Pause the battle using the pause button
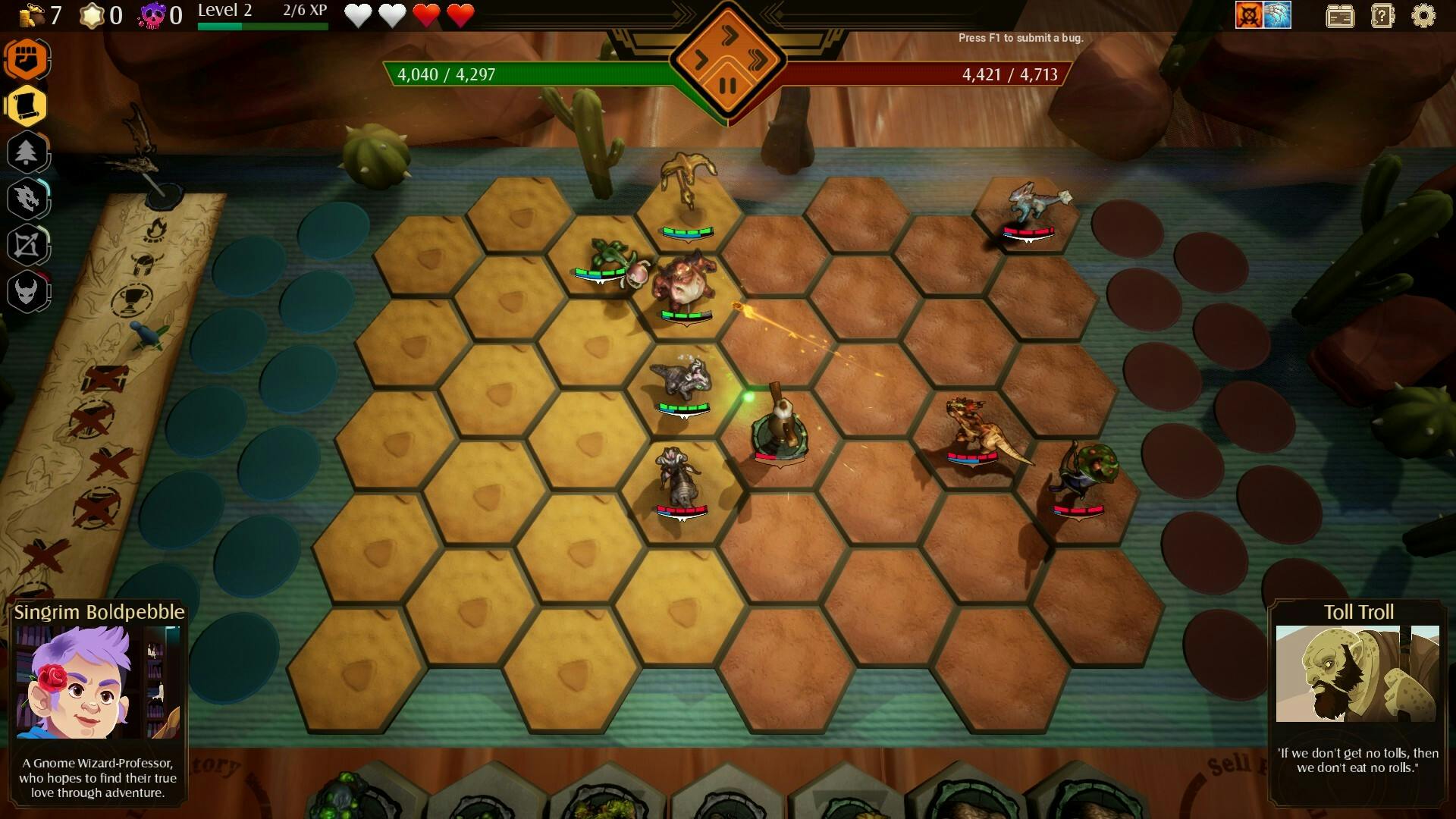Viewport: 1456px width, 819px height. click(730, 83)
